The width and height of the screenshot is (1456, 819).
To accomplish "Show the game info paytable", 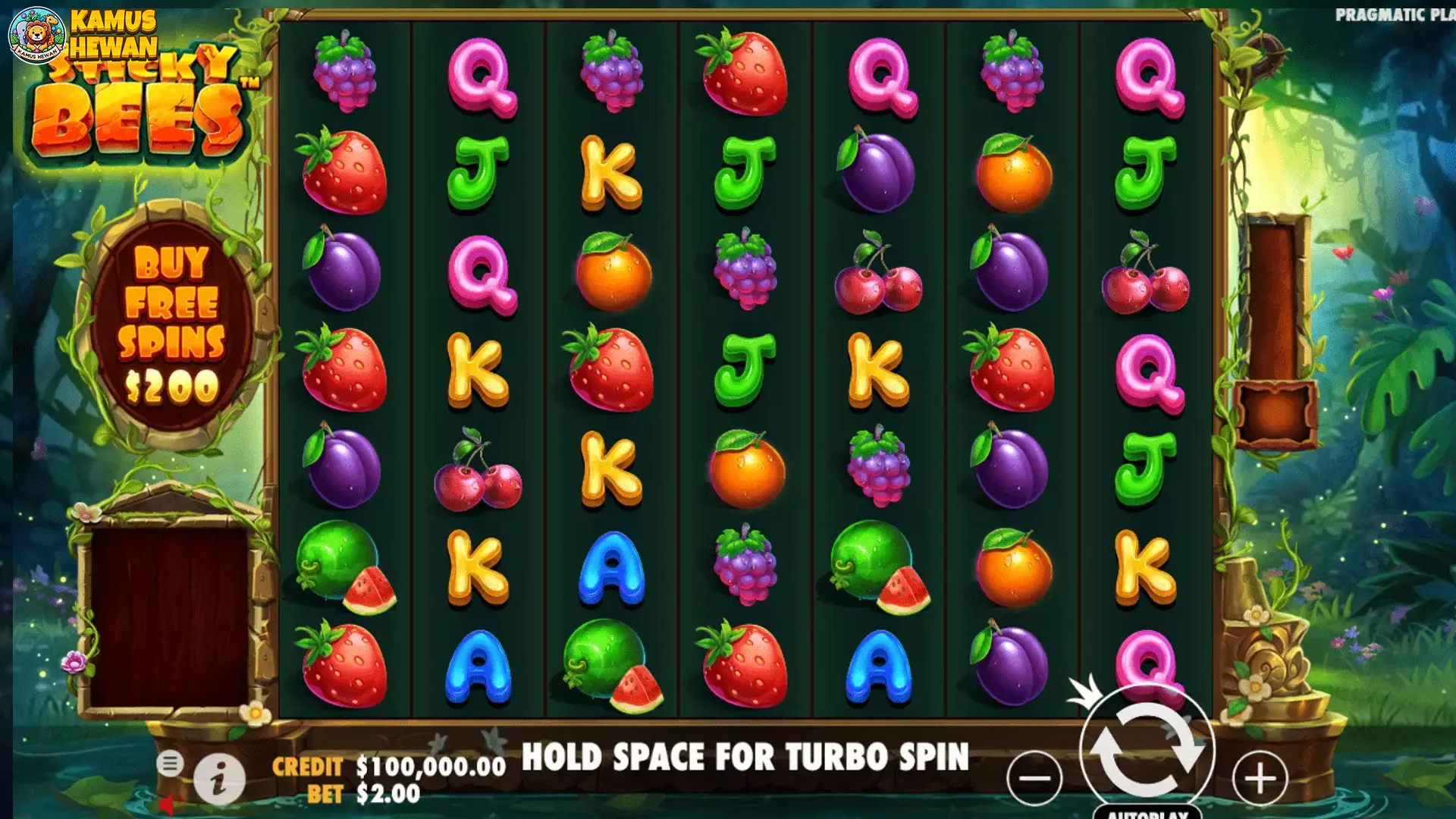I will click(x=219, y=779).
